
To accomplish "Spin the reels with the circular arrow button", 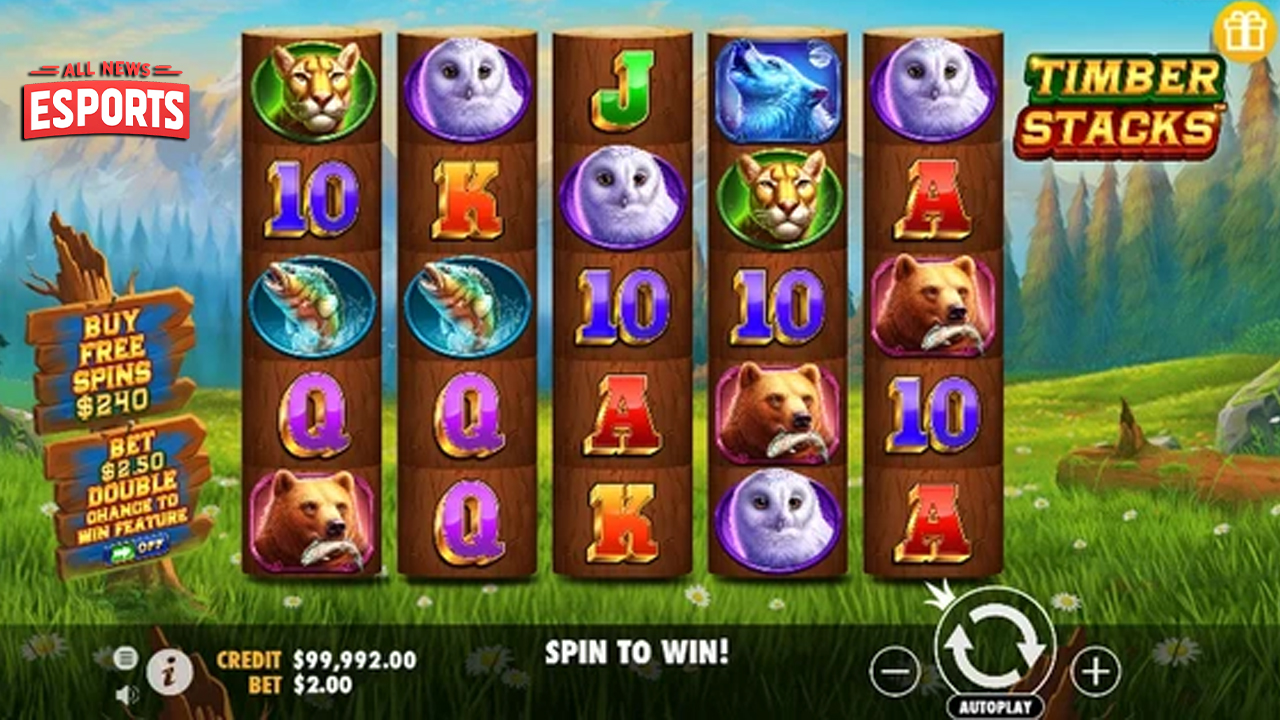I will (995, 647).
